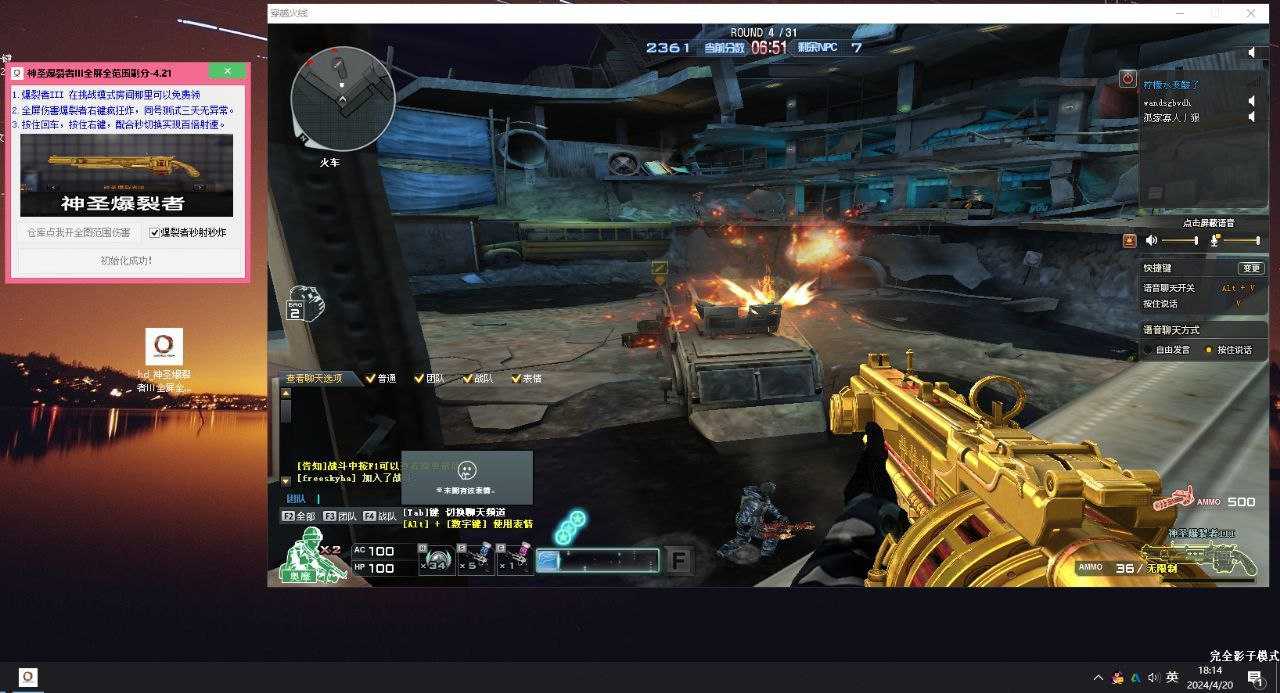Mute voice of player wandsgbvdh
This screenshot has height=693, width=1280.
pyautogui.click(x=1250, y=101)
